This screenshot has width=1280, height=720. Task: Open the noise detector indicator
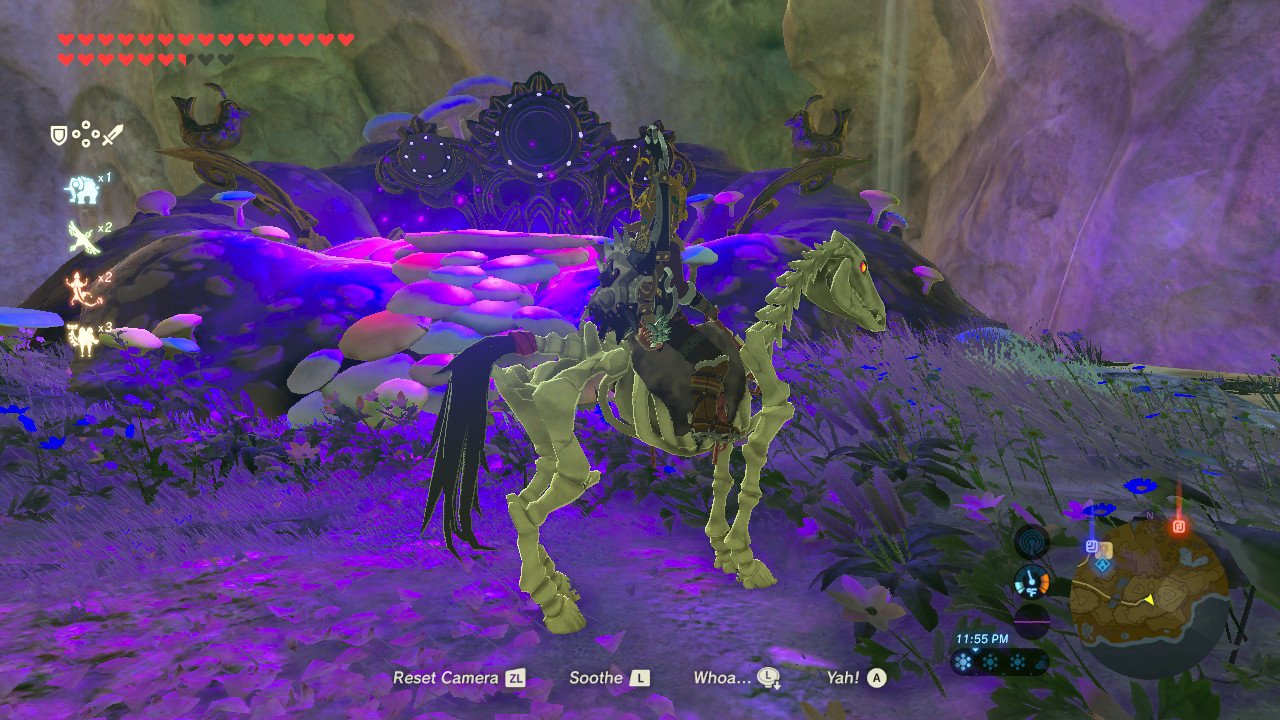[1032, 539]
